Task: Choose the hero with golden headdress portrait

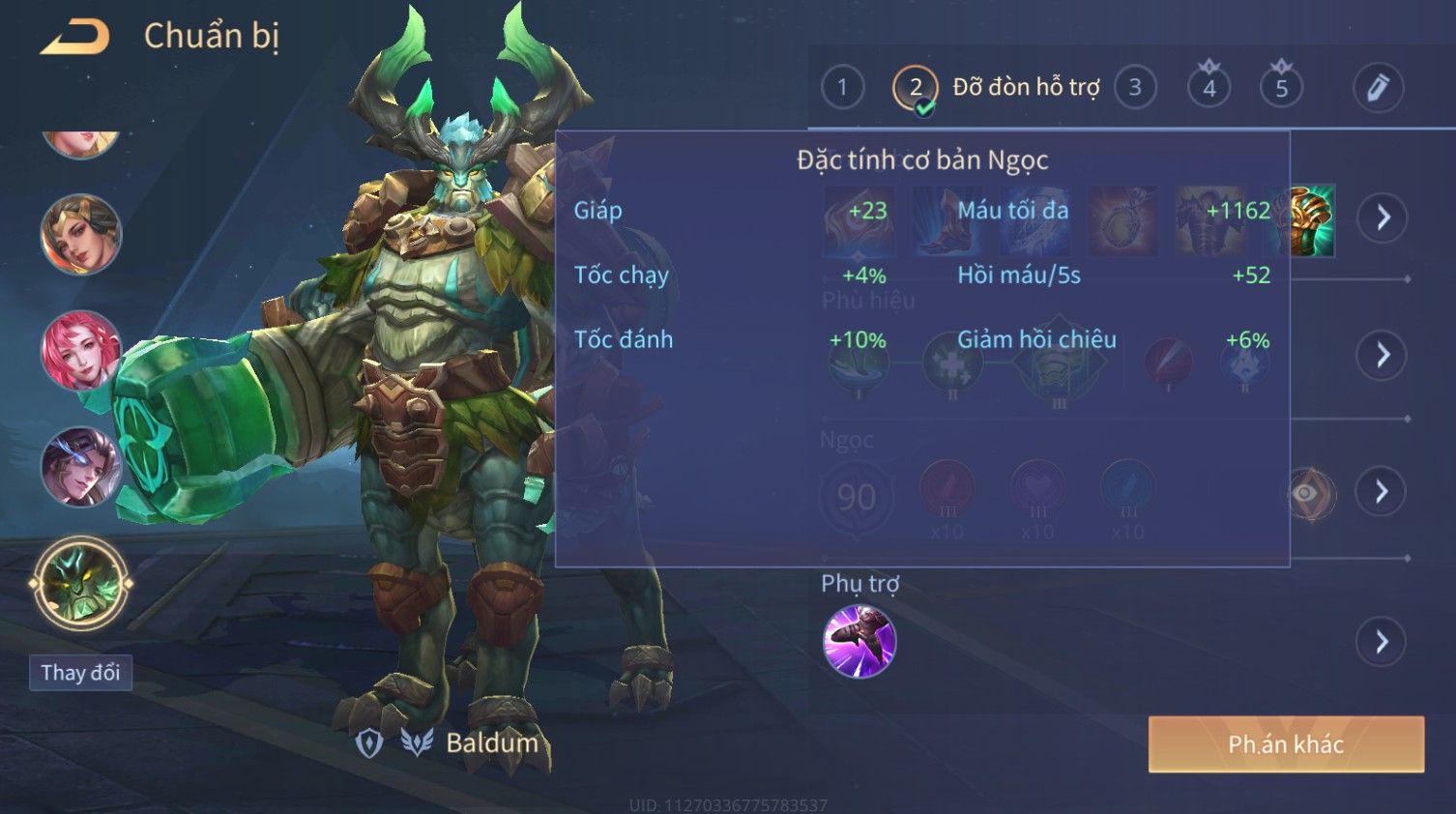Action: click(x=80, y=234)
